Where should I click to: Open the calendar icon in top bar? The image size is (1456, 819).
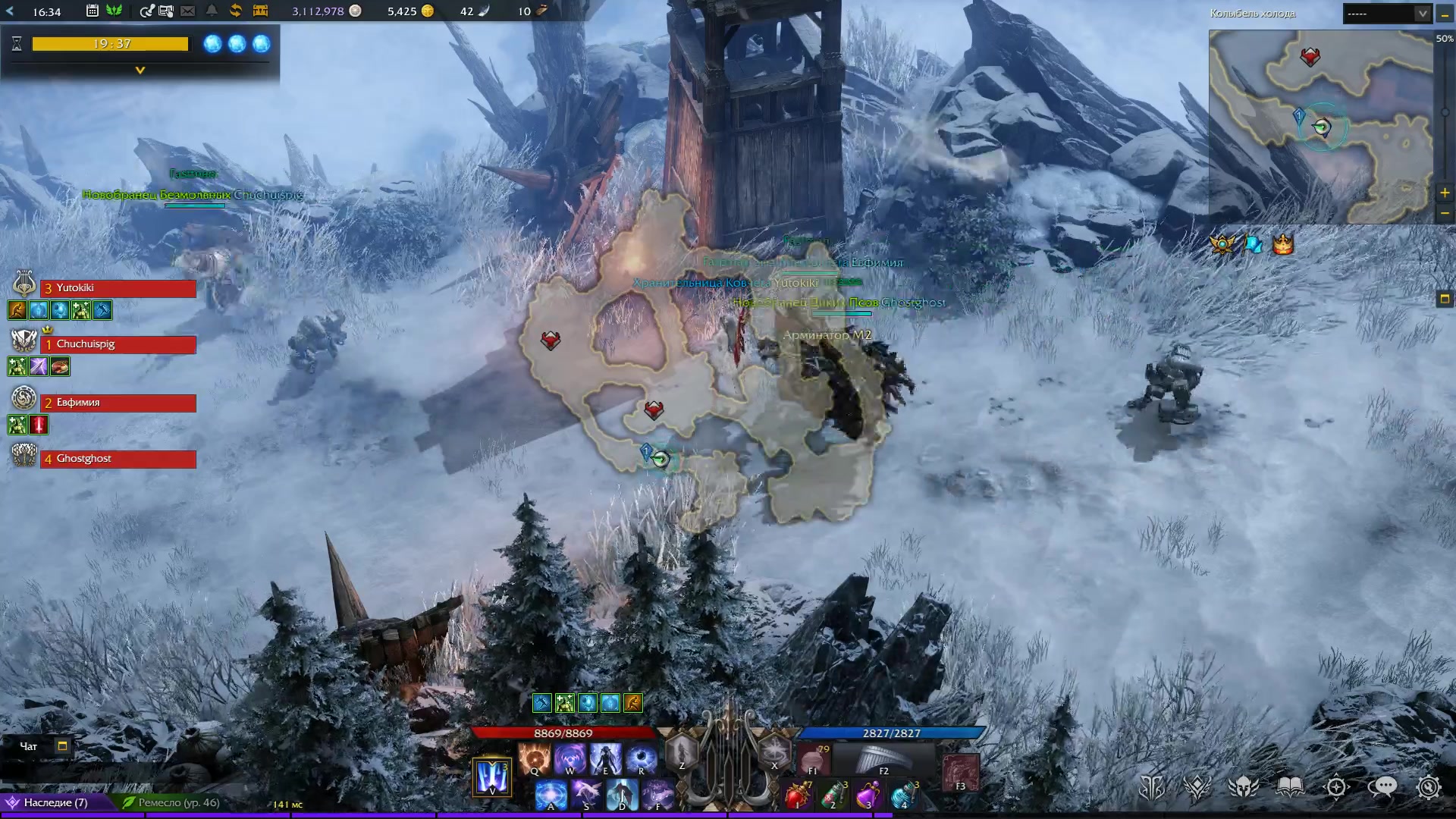[92, 11]
